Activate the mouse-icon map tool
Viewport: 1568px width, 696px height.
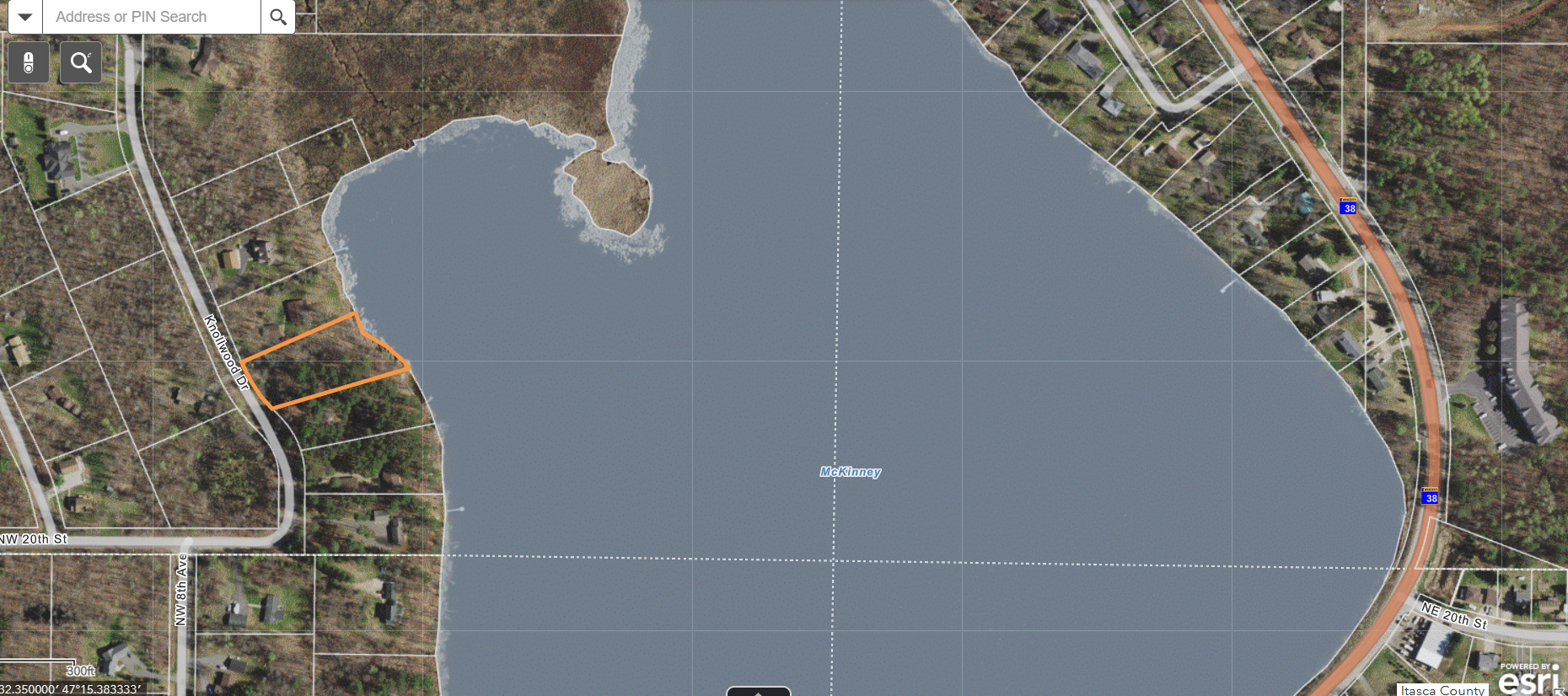(29, 62)
